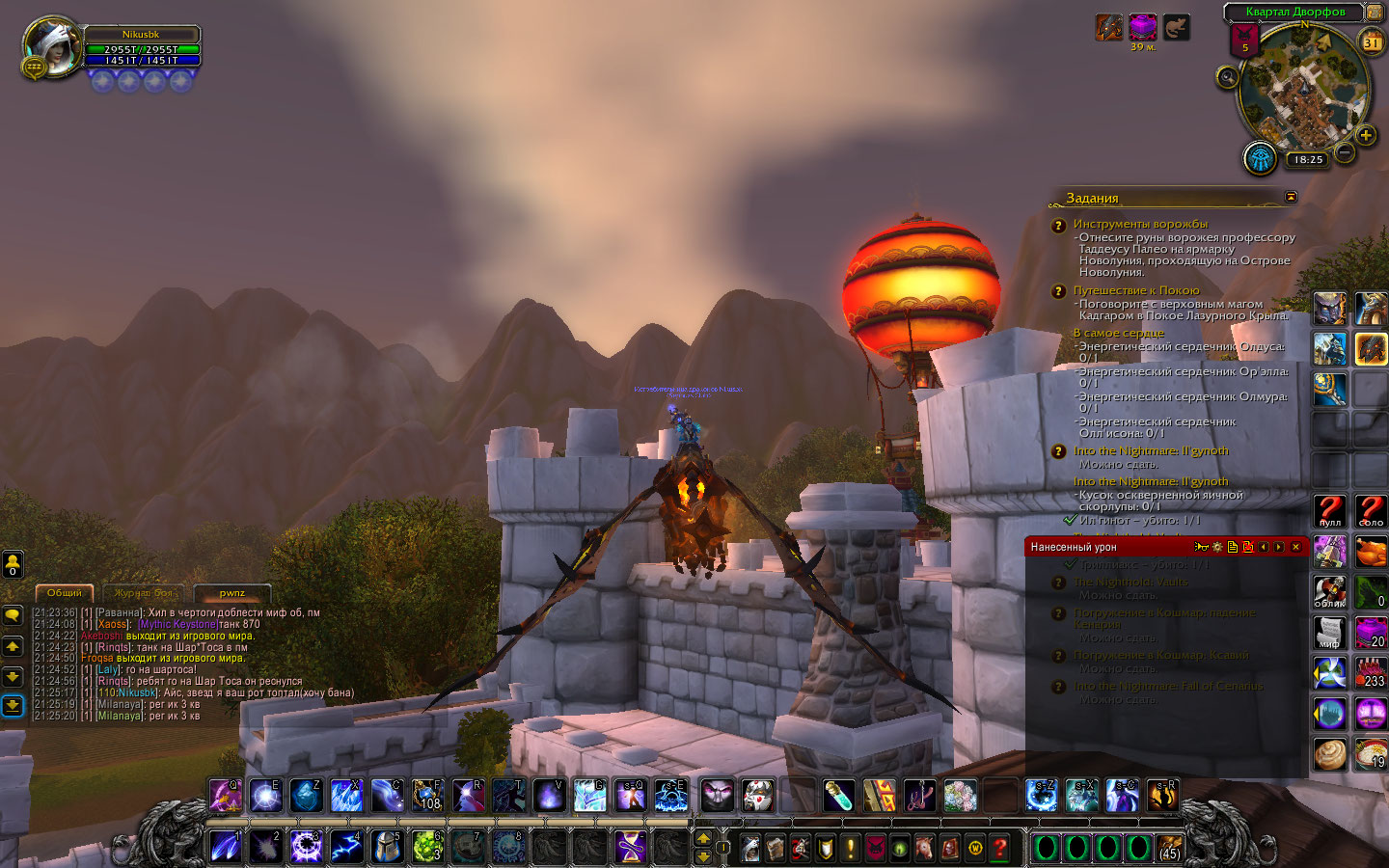Open the blue order hall emblem button
Image resolution: width=1389 pixels, height=868 pixels.
[x=1260, y=157]
